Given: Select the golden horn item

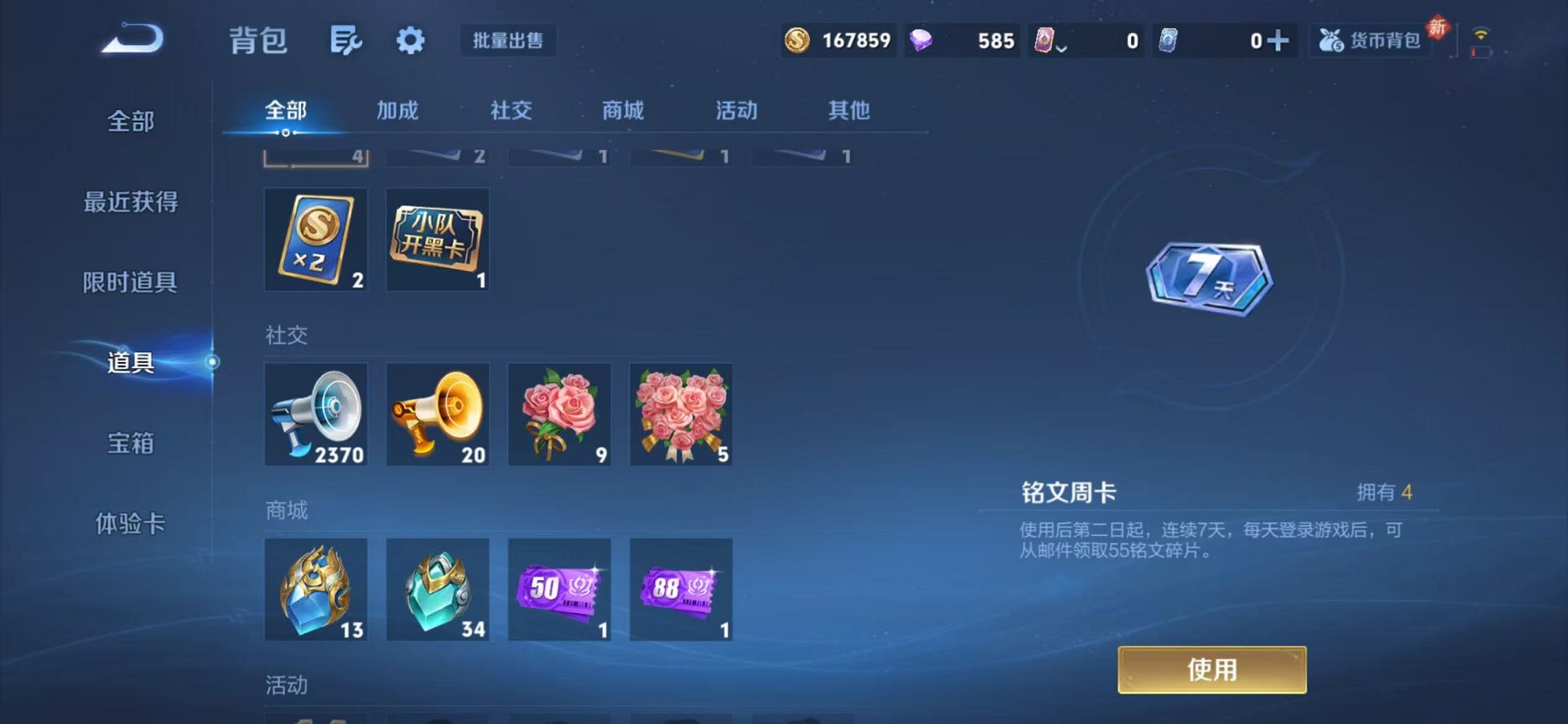Looking at the screenshot, I should point(437,414).
